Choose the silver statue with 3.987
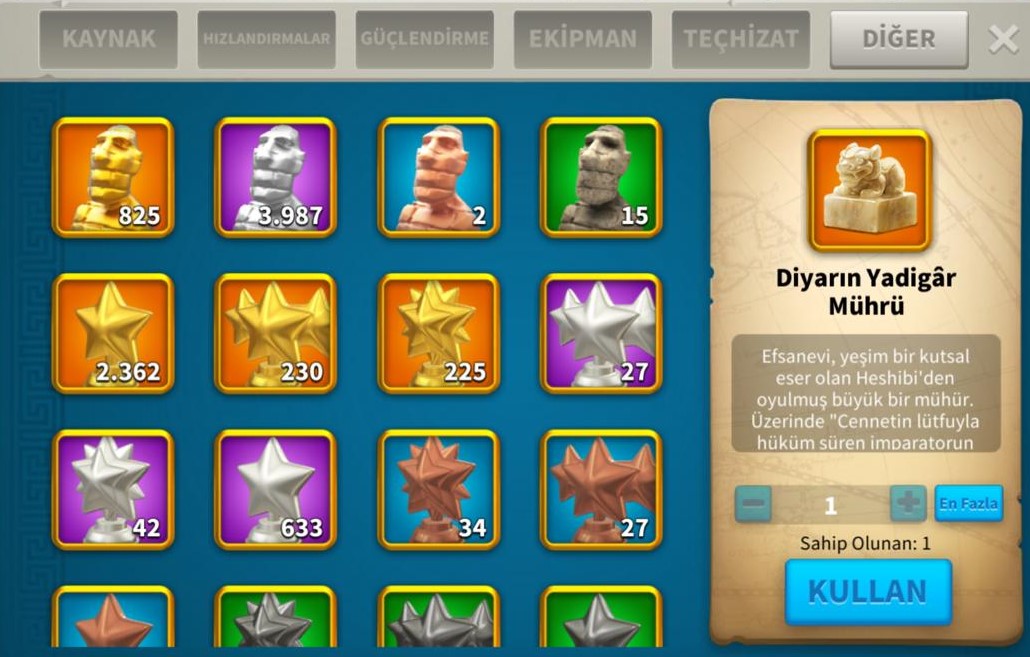Image resolution: width=1030 pixels, height=657 pixels. 275,177
